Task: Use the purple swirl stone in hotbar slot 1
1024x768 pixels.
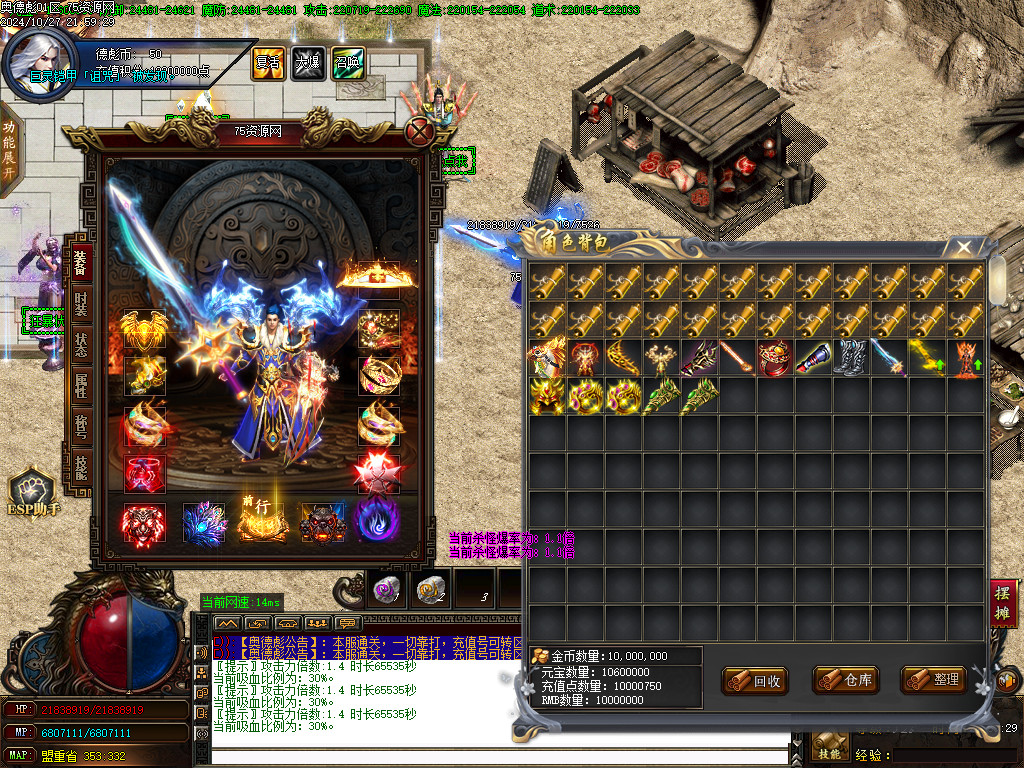Action: [x=386, y=590]
